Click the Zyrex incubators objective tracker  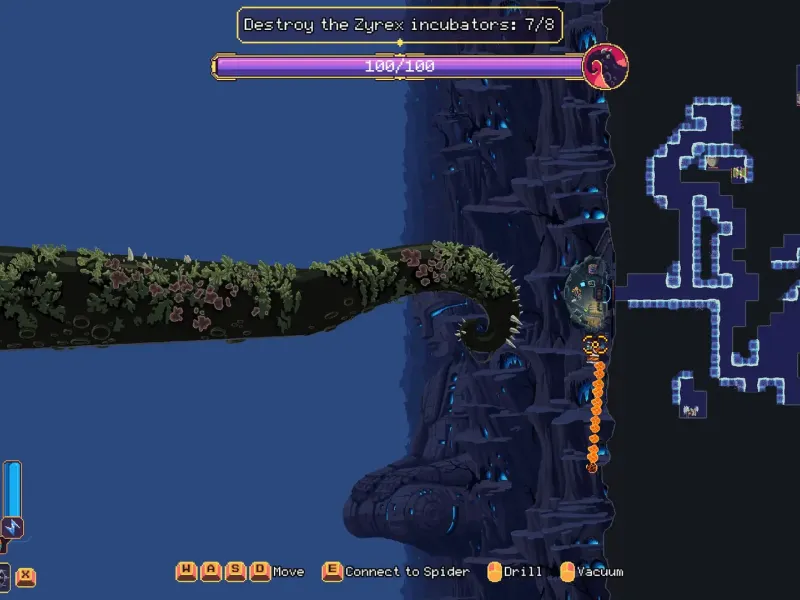click(x=399, y=24)
